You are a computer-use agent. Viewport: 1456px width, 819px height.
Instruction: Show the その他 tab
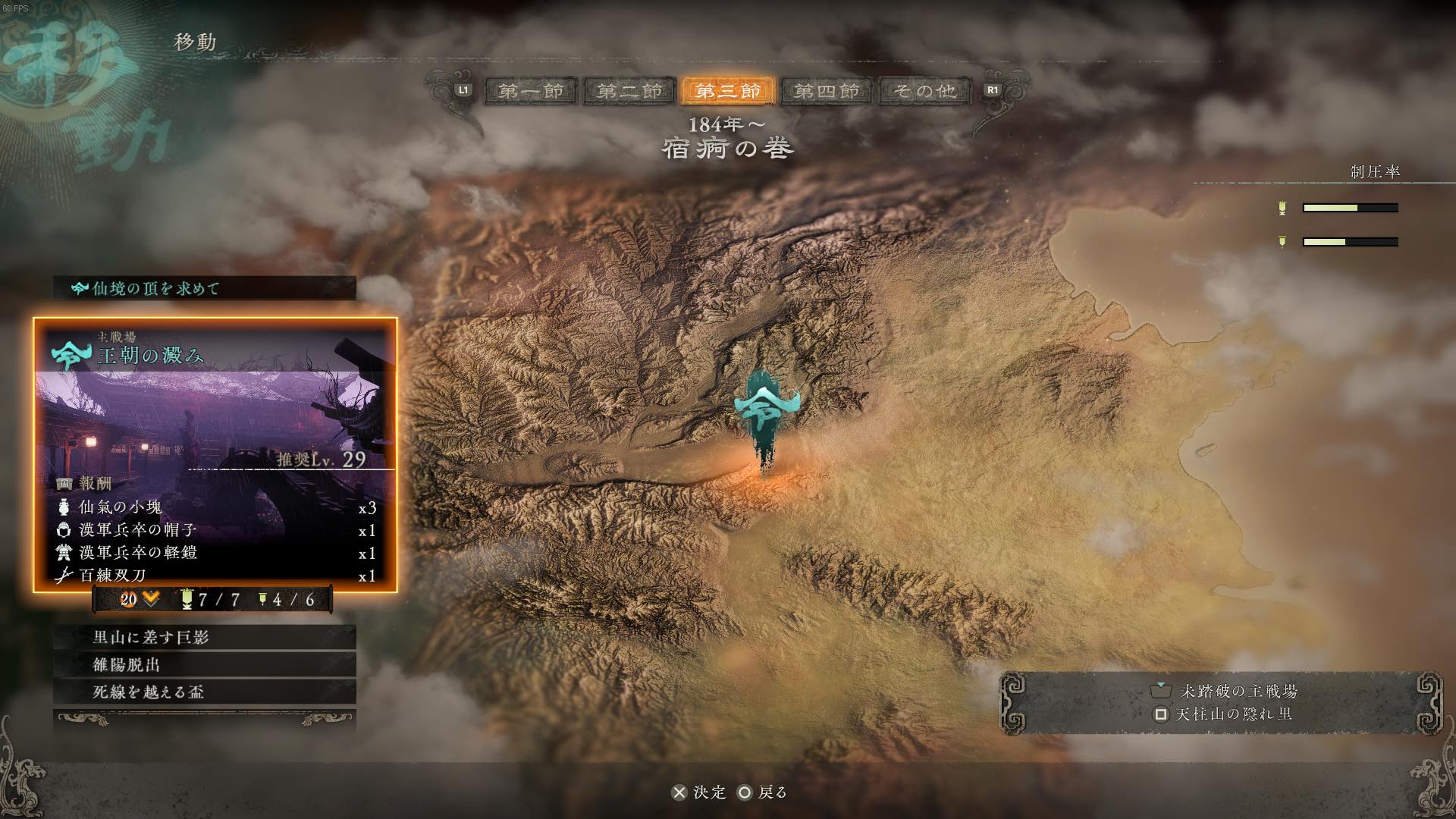coord(924,91)
